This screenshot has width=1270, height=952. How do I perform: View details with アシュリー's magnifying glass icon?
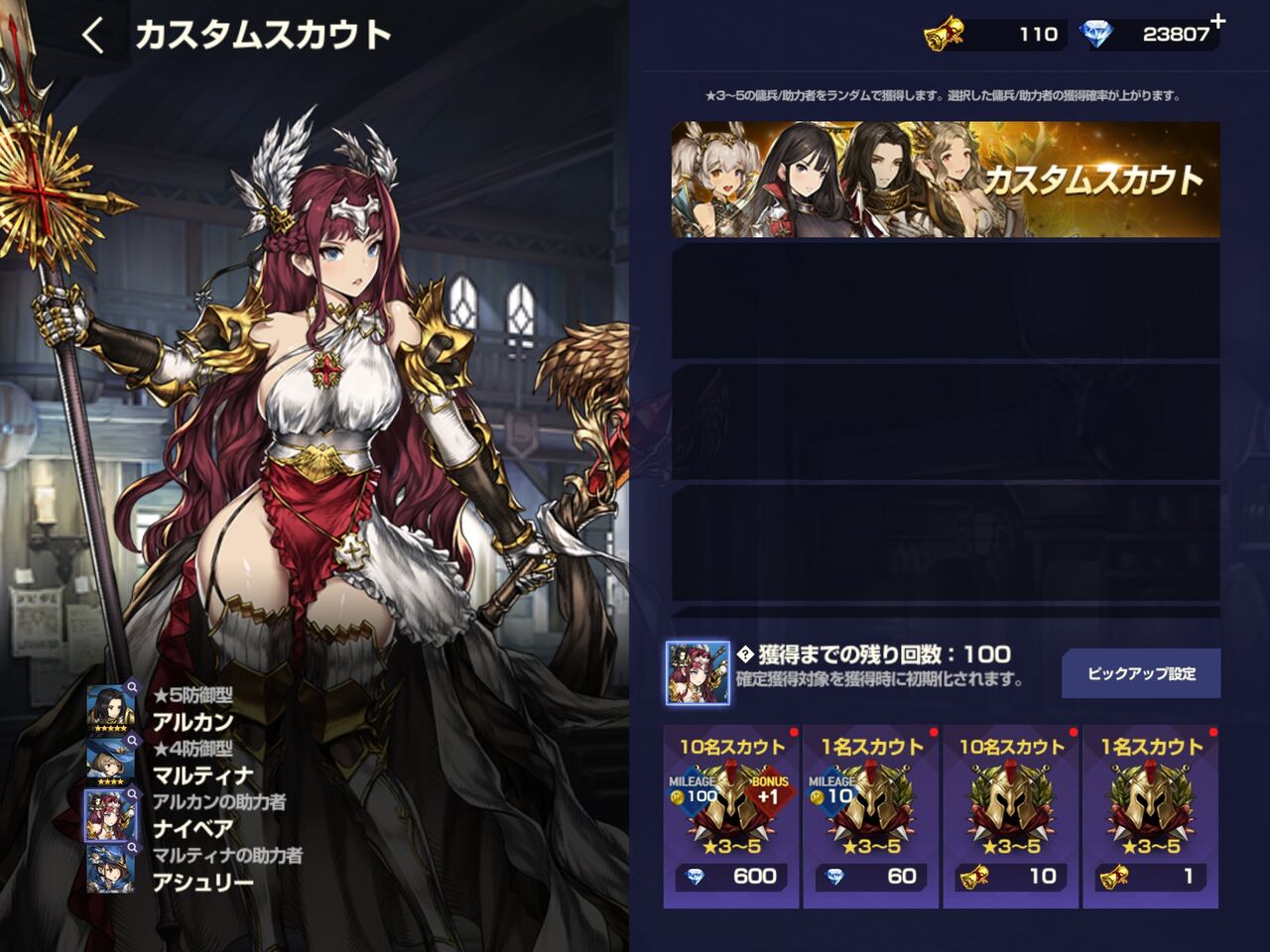[x=133, y=845]
